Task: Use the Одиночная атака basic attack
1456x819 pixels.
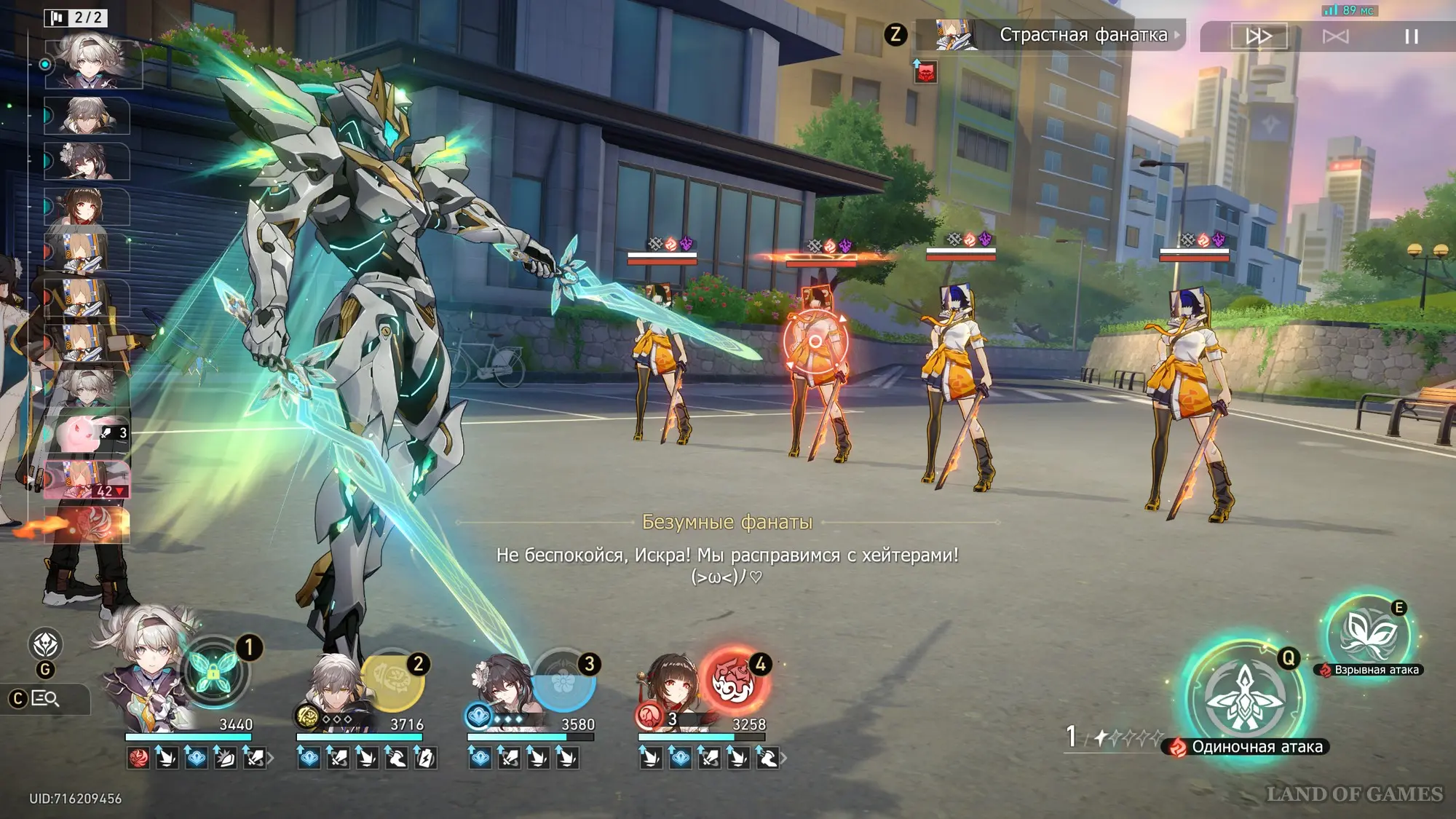Action: [1244, 697]
